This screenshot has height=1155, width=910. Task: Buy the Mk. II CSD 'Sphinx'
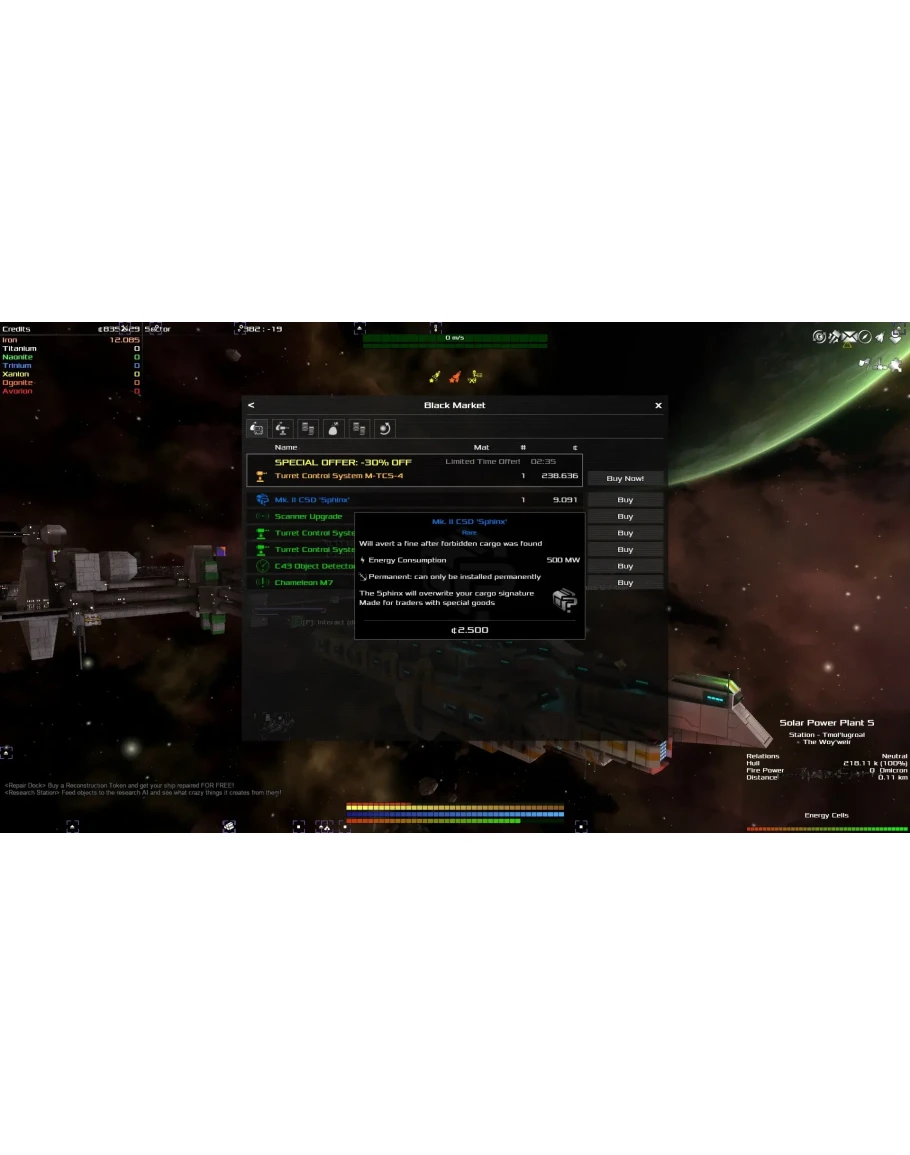625,499
